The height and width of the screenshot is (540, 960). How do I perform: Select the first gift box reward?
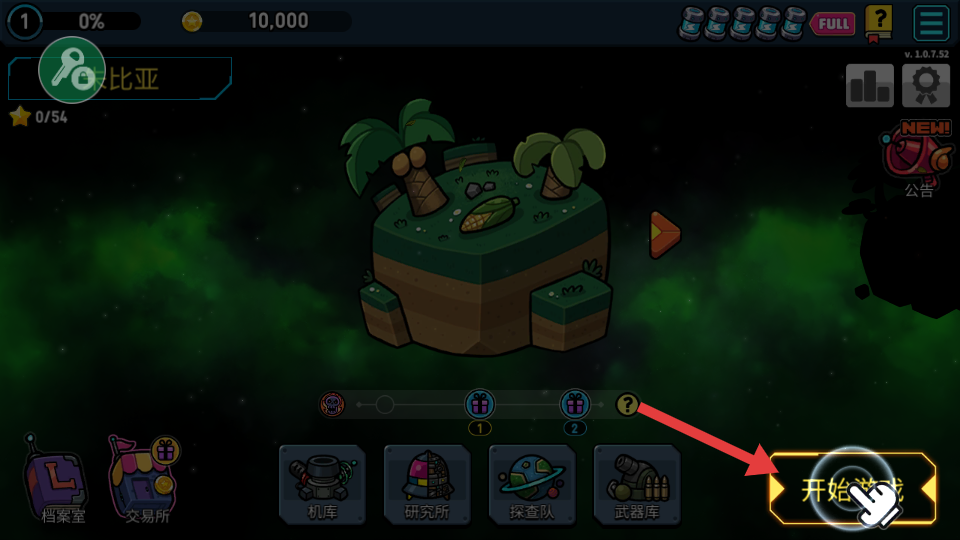[480, 405]
